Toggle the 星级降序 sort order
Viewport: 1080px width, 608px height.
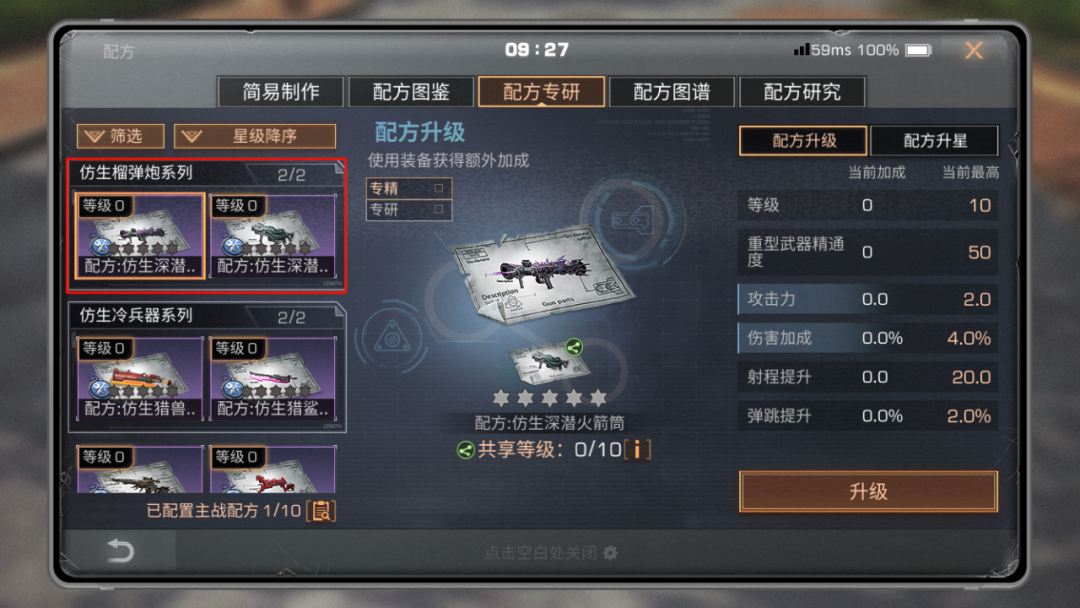(x=255, y=136)
